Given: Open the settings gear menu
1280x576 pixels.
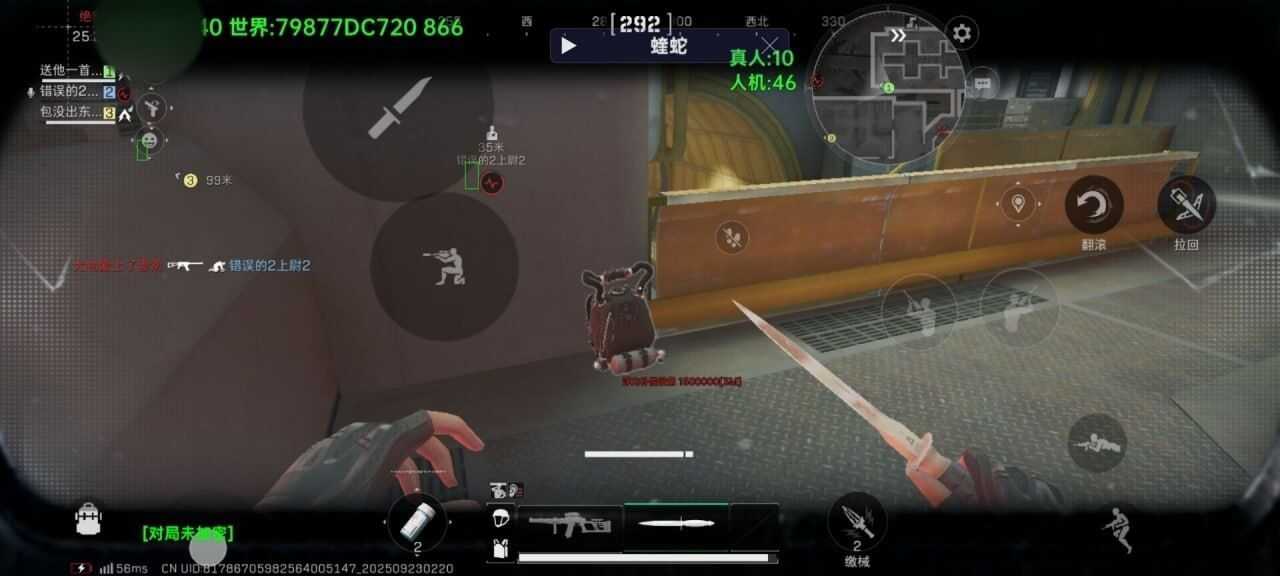Looking at the screenshot, I should point(962,33).
